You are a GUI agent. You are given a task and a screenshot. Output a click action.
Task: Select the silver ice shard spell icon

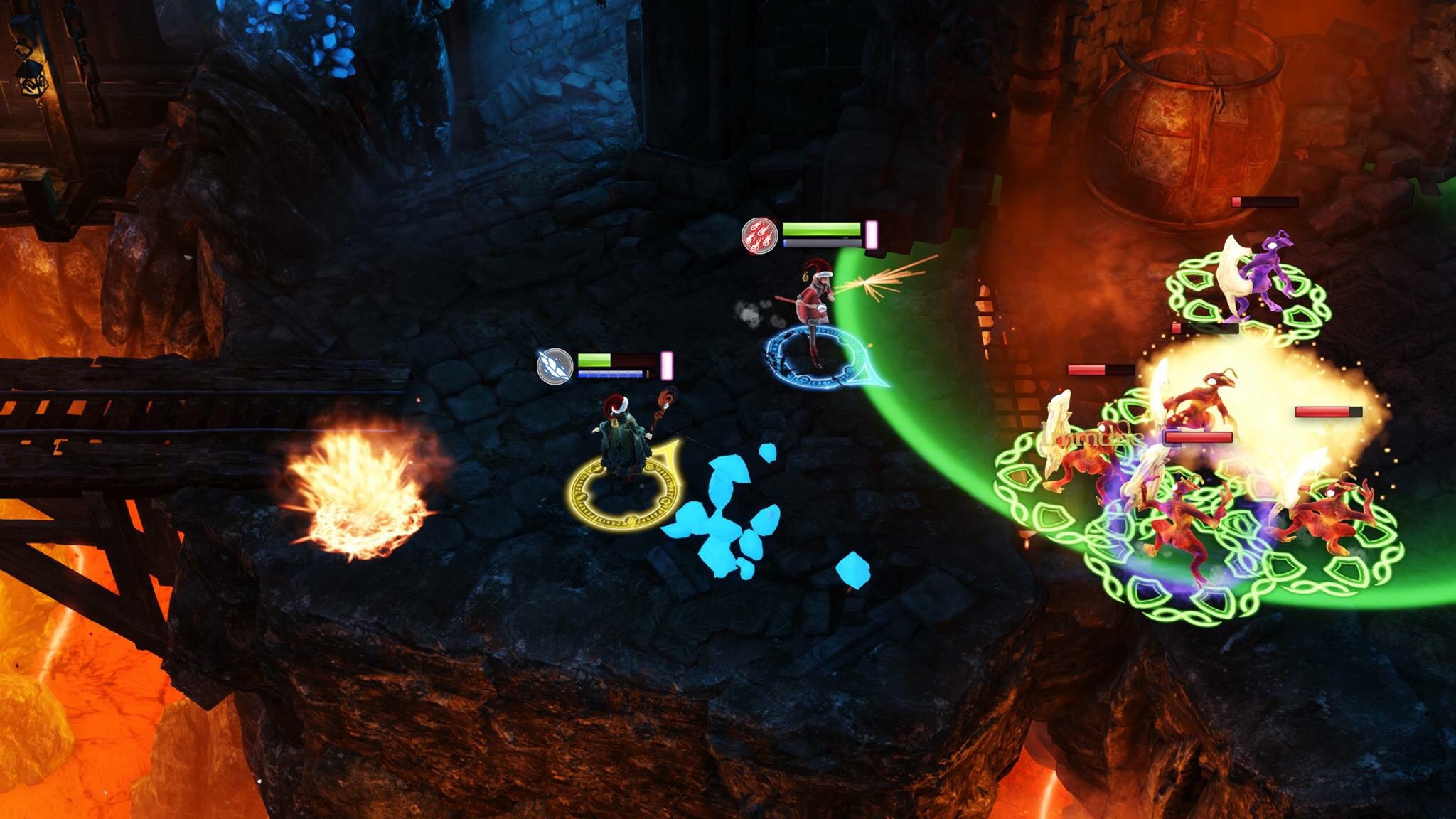(x=555, y=367)
